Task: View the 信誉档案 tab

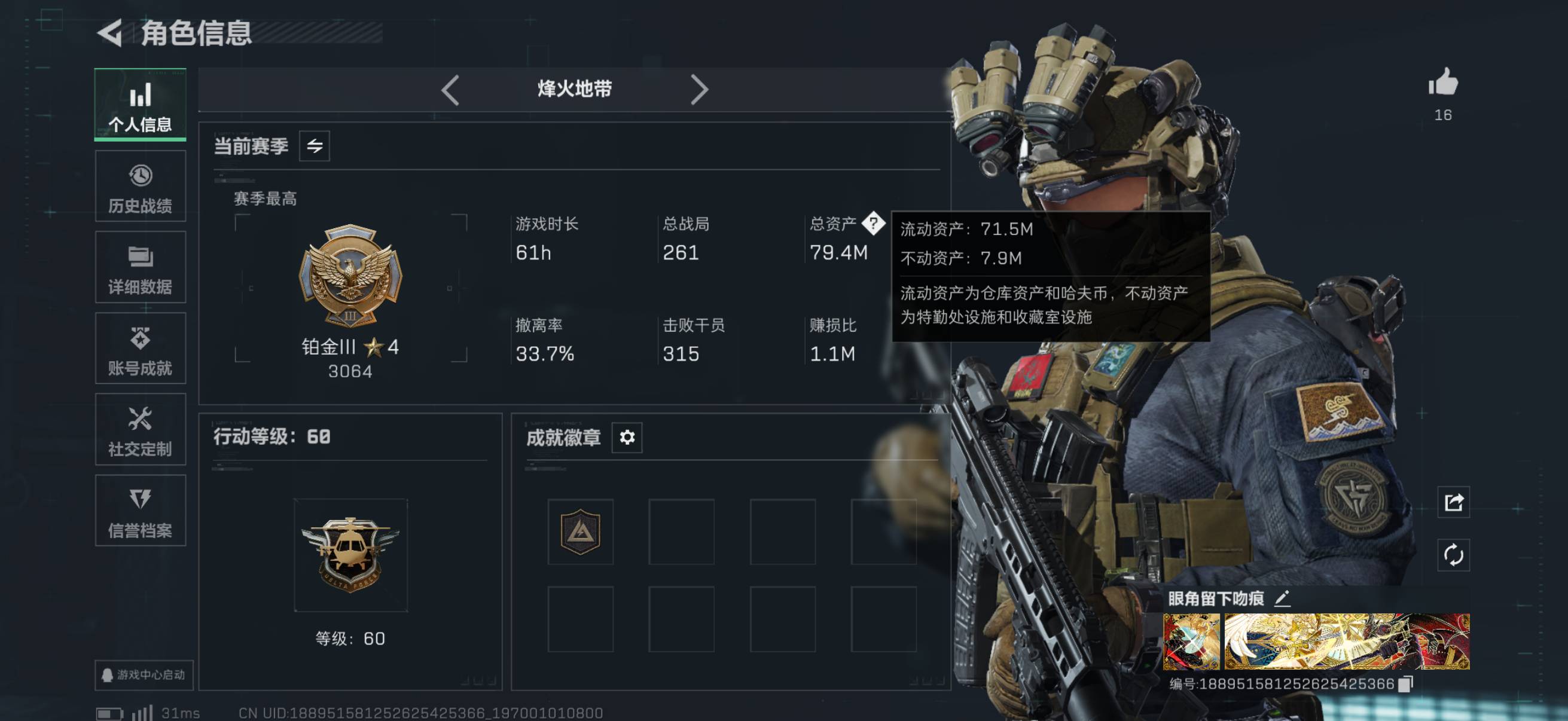Action: (140, 511)
